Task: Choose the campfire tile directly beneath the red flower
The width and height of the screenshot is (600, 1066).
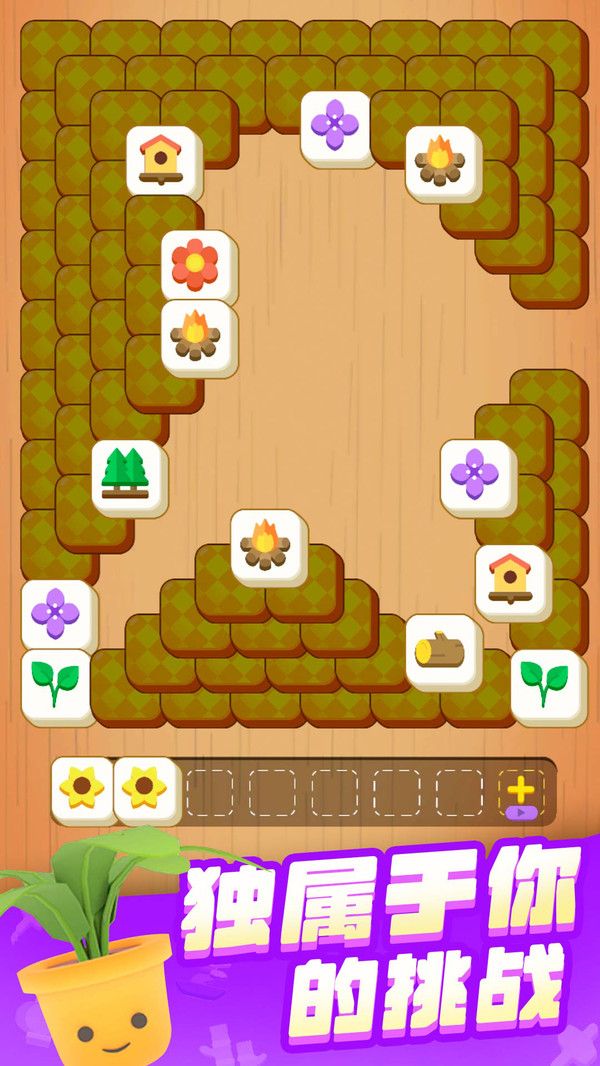Action: click(x=199, y=336)
